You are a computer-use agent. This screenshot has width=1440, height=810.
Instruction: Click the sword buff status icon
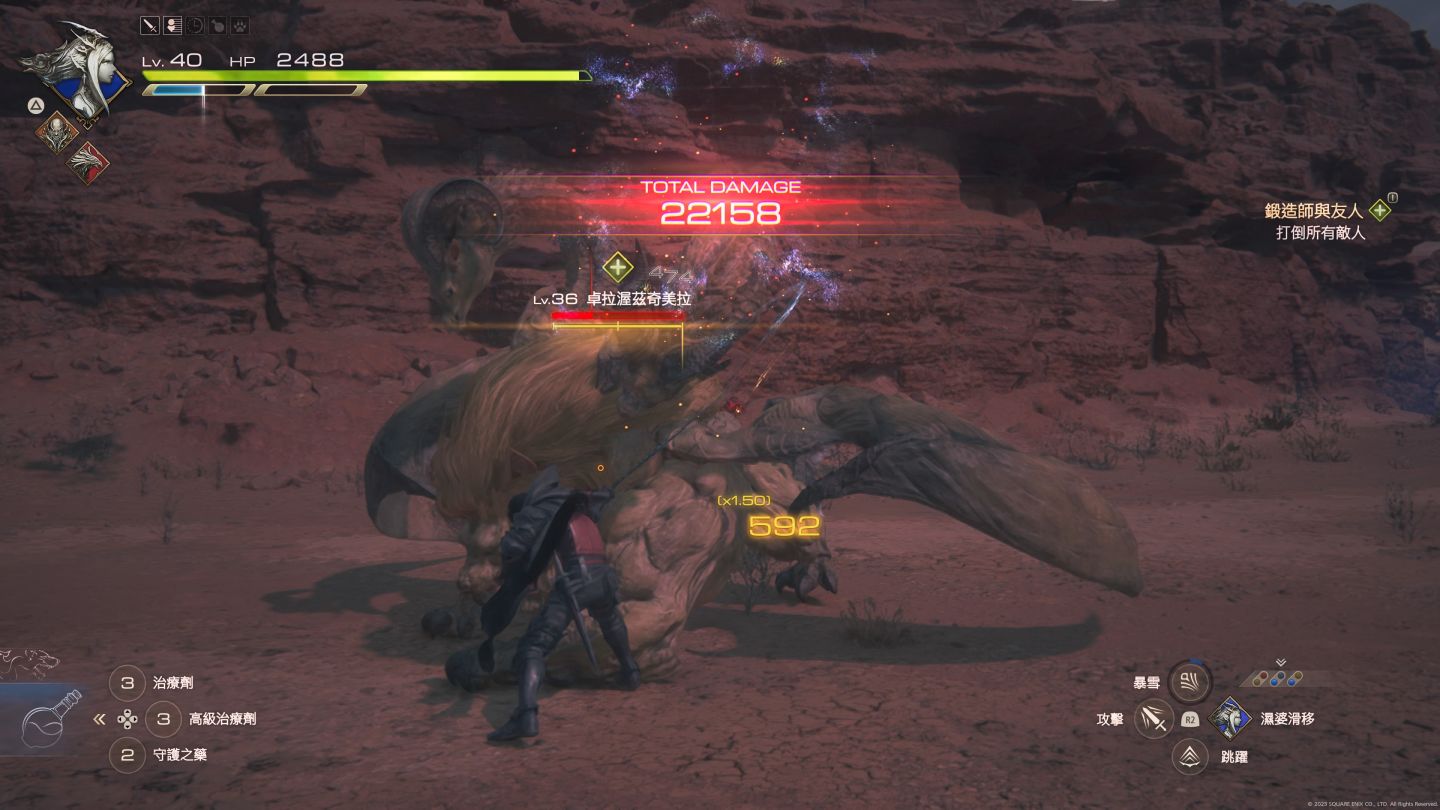(151, 27)
